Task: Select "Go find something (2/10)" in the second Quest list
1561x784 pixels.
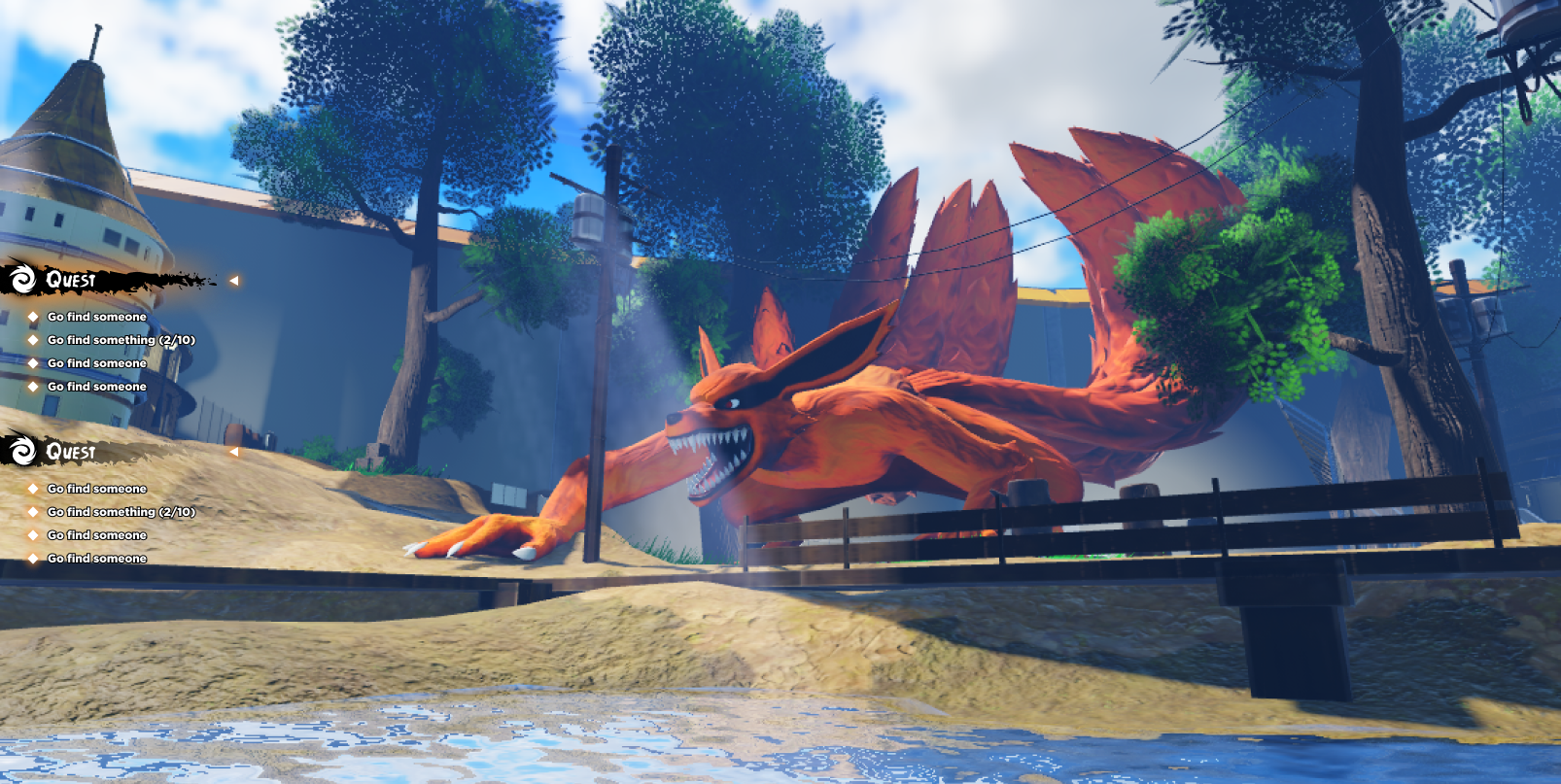Action: [x=121, y=512]
